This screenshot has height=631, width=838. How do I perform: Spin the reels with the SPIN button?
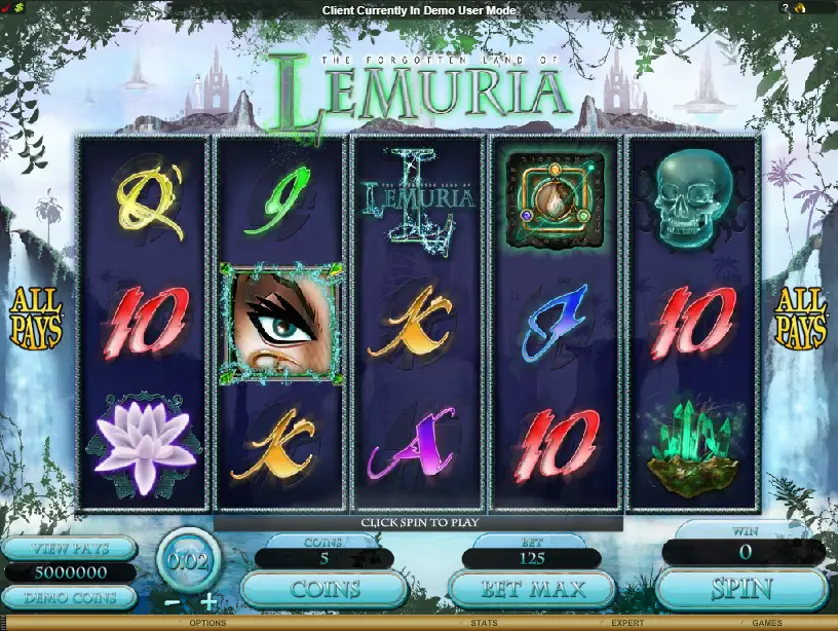(x=741, y=589)
